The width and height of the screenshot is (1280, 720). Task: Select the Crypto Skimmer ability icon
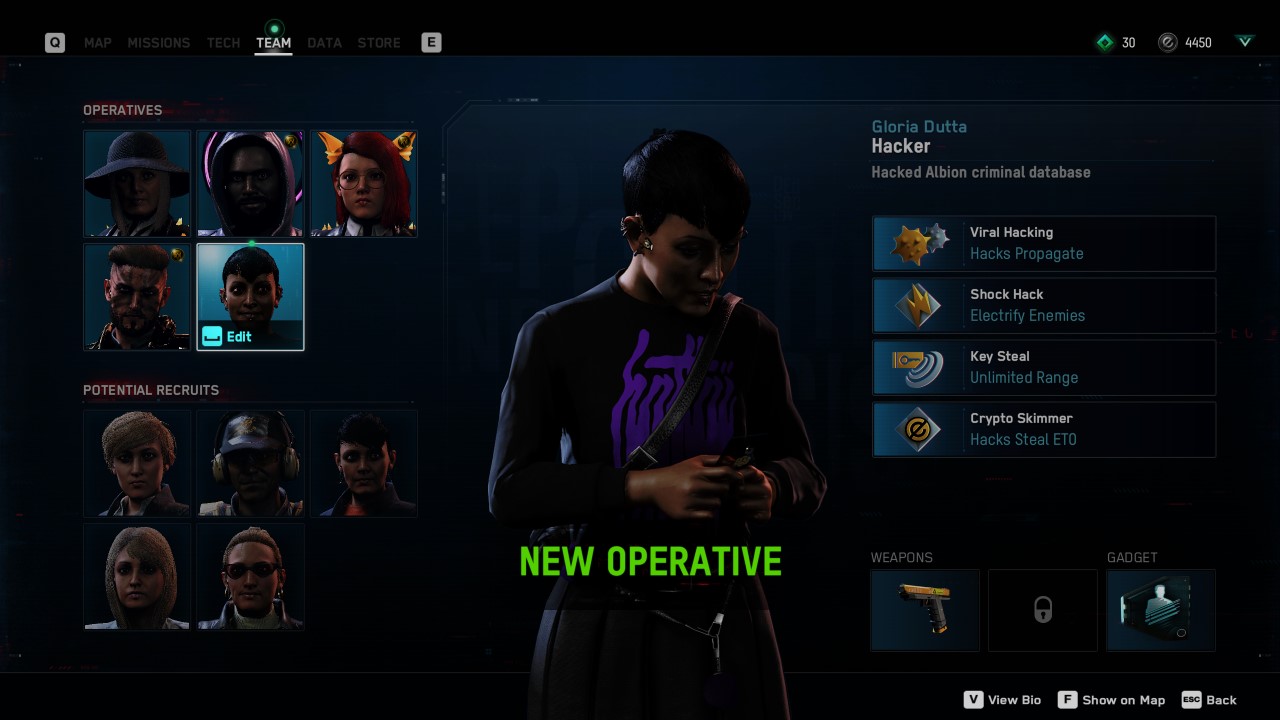917,429
